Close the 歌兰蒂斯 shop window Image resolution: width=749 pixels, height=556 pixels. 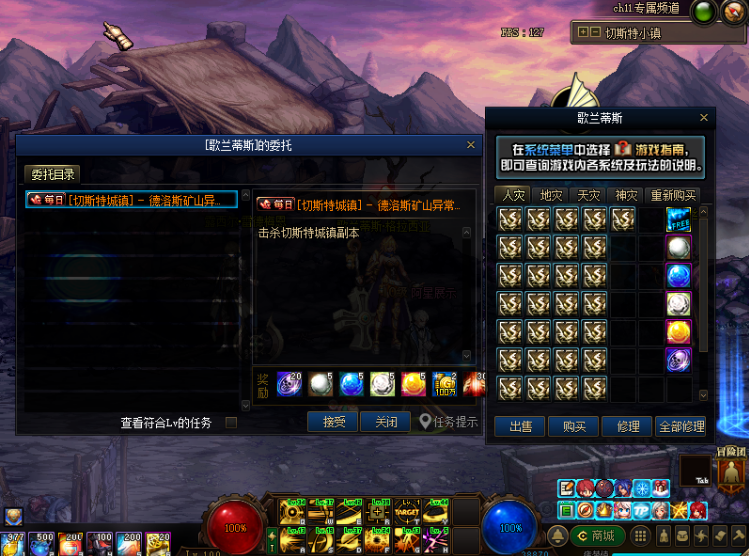pyautogui.click(x=704, y=117)
